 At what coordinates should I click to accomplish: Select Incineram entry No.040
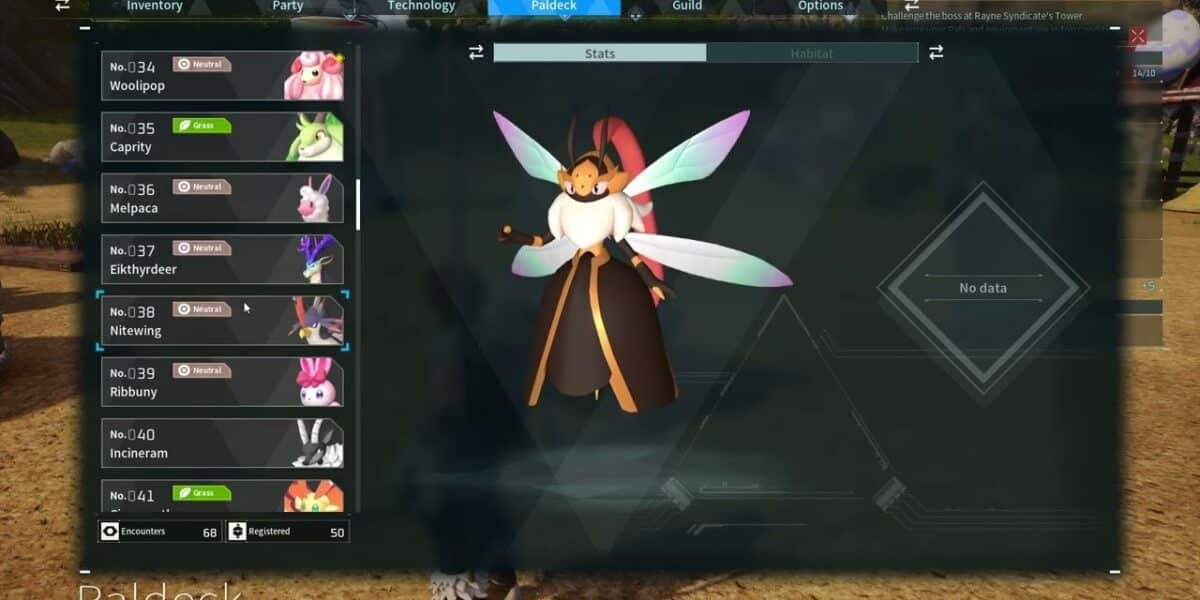point(223,443)
